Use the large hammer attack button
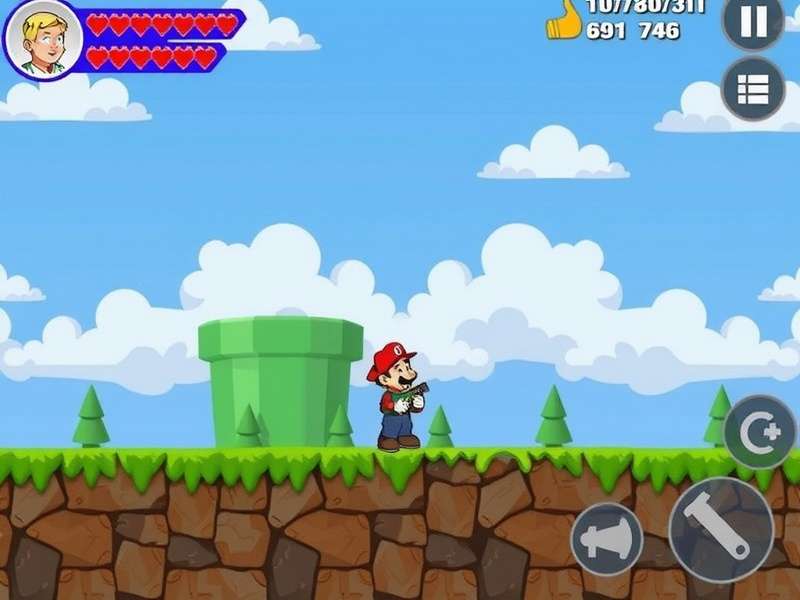The image size is (800, 600). (720, 529)
